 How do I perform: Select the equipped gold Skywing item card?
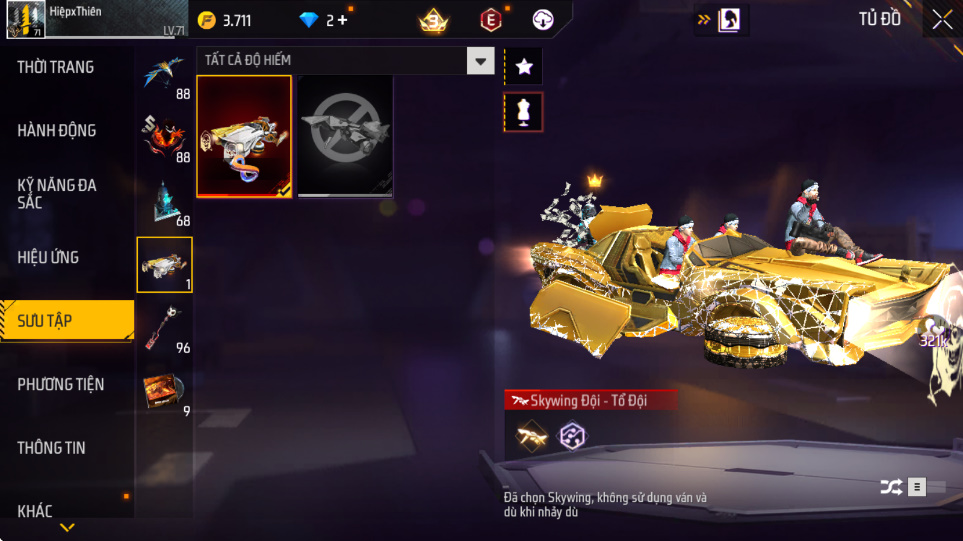tap(245, 136)
